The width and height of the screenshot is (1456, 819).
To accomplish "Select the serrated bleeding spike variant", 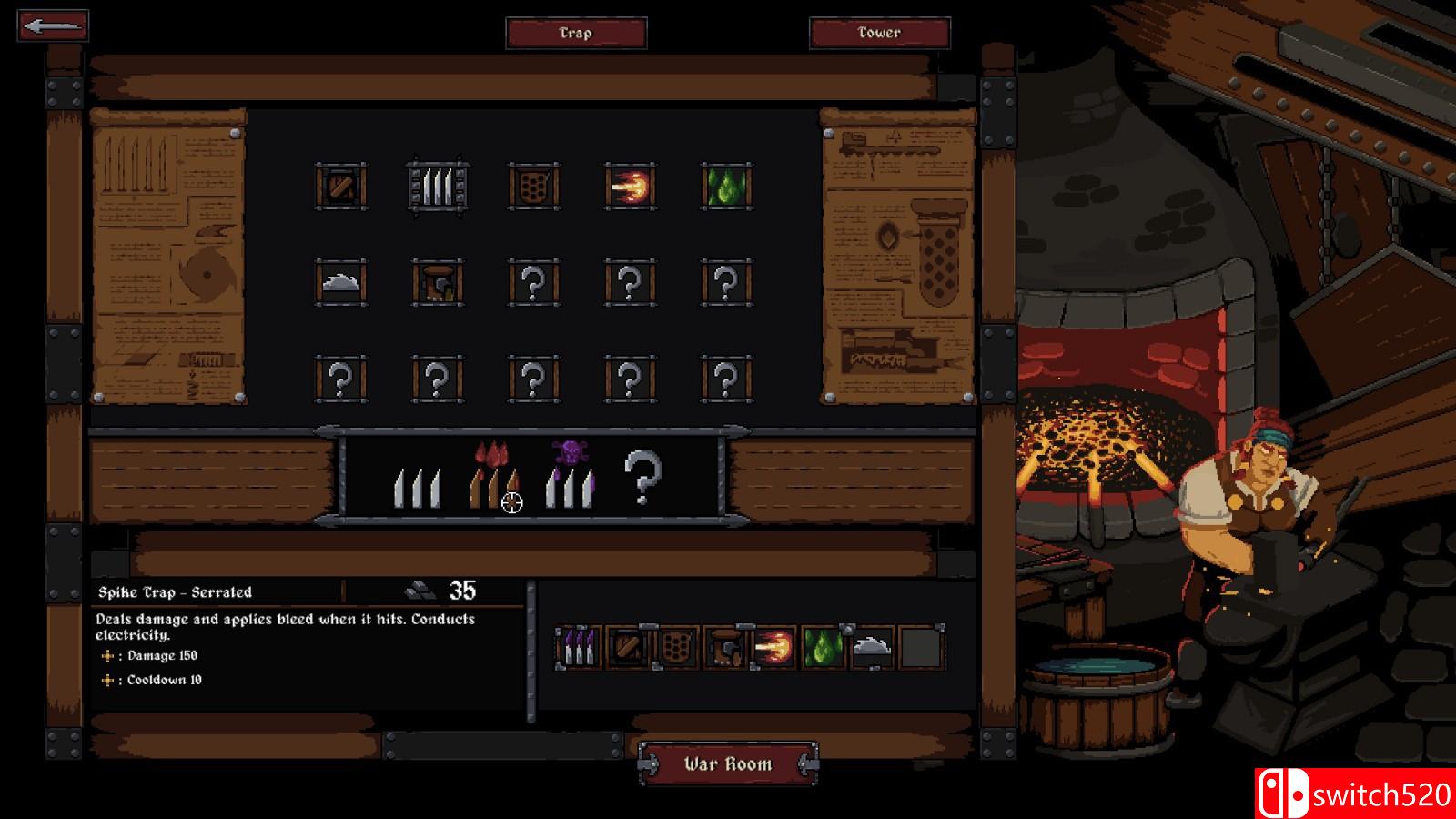I will [x=494, y=477].
